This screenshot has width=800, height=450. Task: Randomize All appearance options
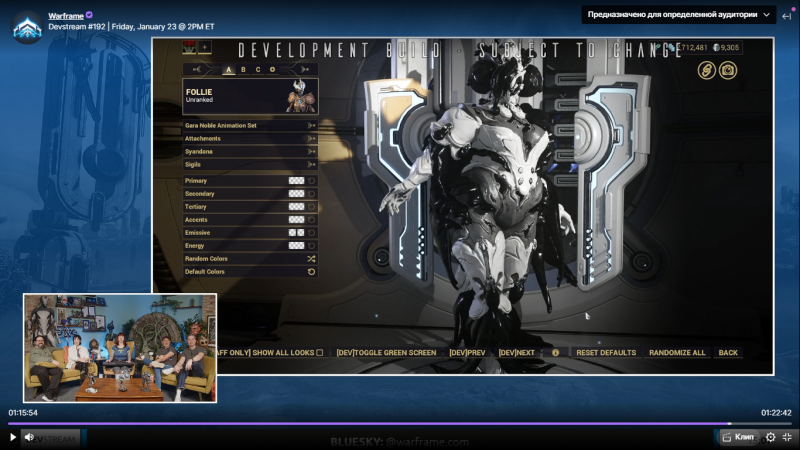click(677, 352)
